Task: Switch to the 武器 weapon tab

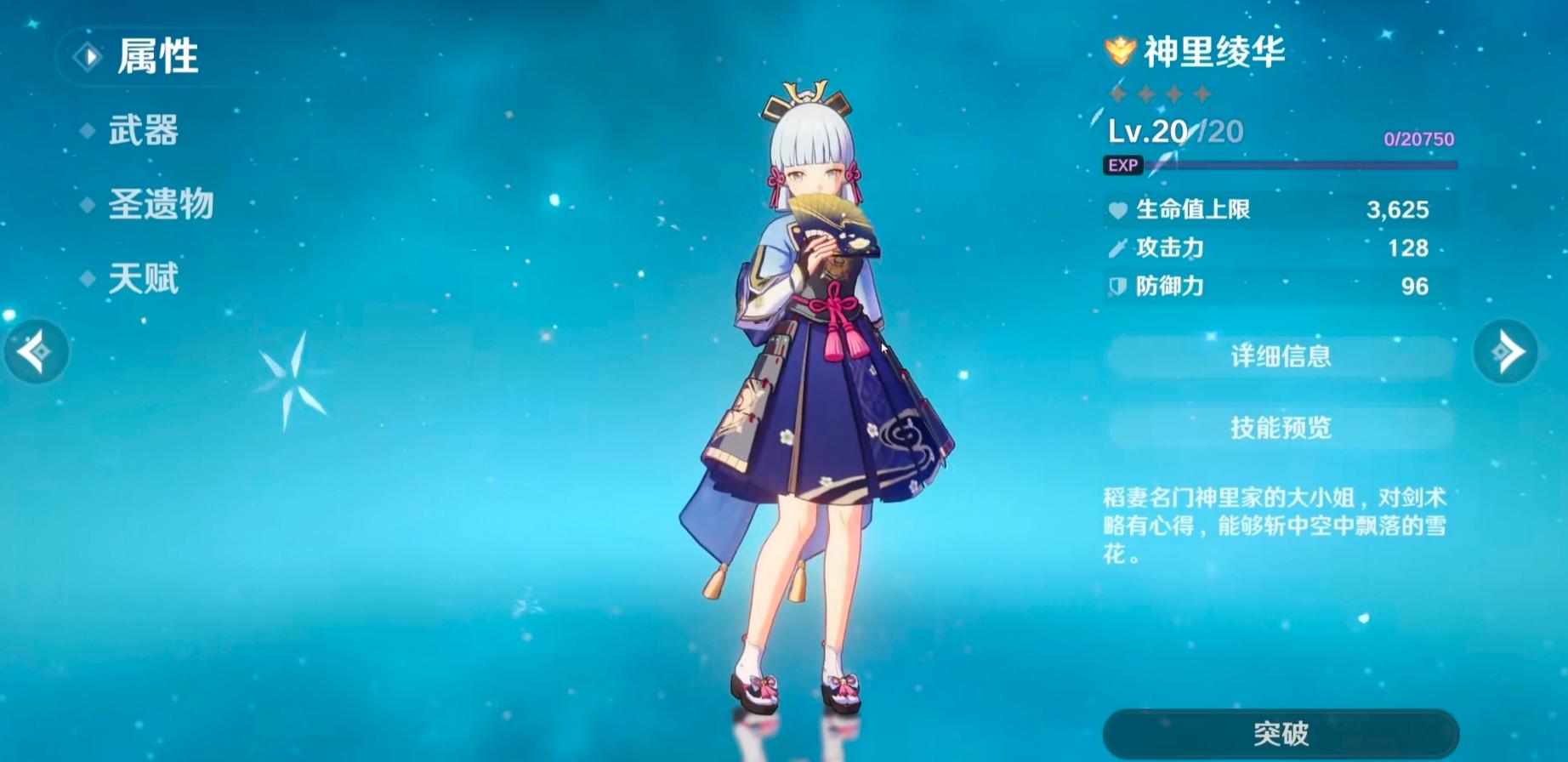Action: click(143, 131)
